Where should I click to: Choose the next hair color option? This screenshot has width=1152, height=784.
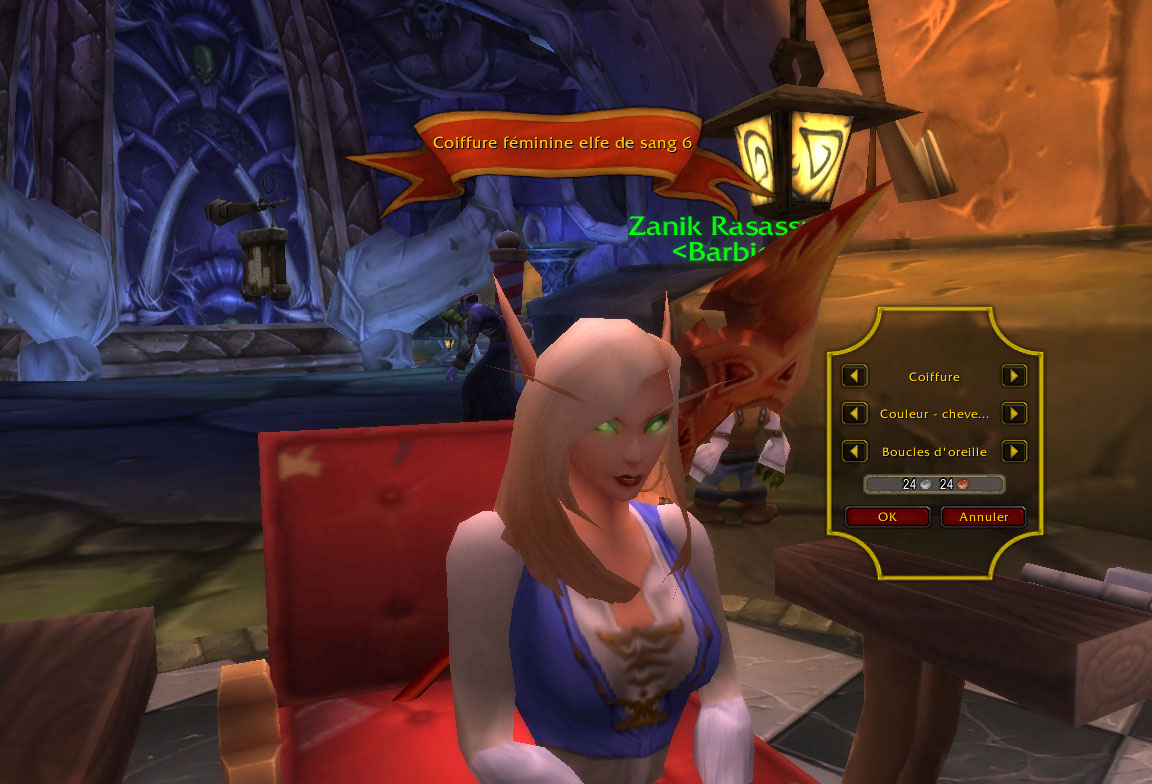coord(1014,413)
